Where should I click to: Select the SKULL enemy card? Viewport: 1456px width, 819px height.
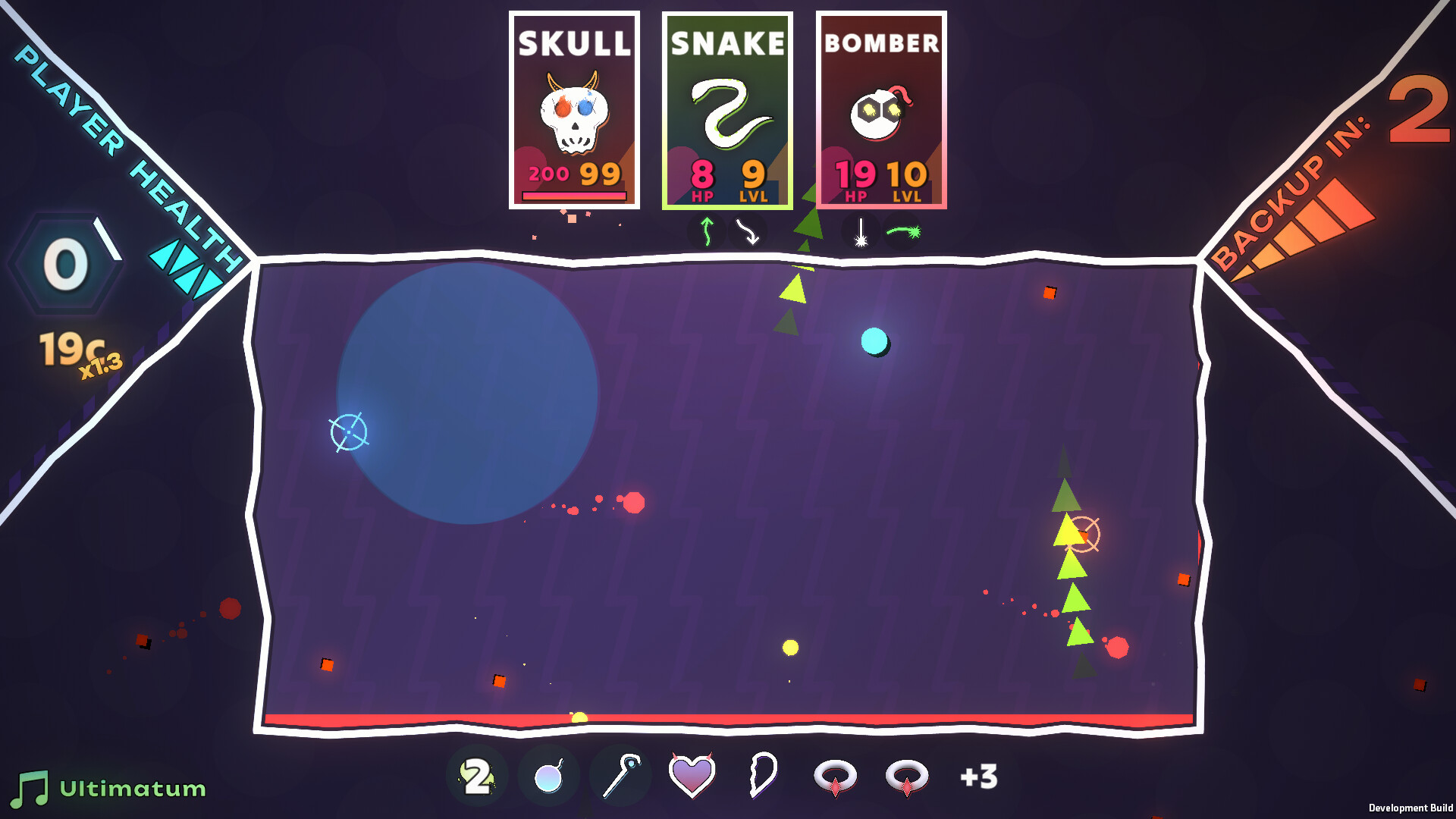pyautogui.click(x=574, y=110)
